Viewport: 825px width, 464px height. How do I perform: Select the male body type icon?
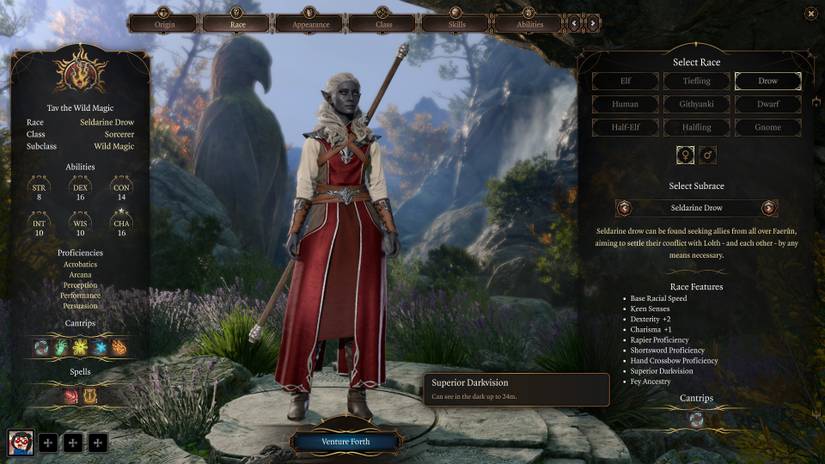tap(708, 155)
